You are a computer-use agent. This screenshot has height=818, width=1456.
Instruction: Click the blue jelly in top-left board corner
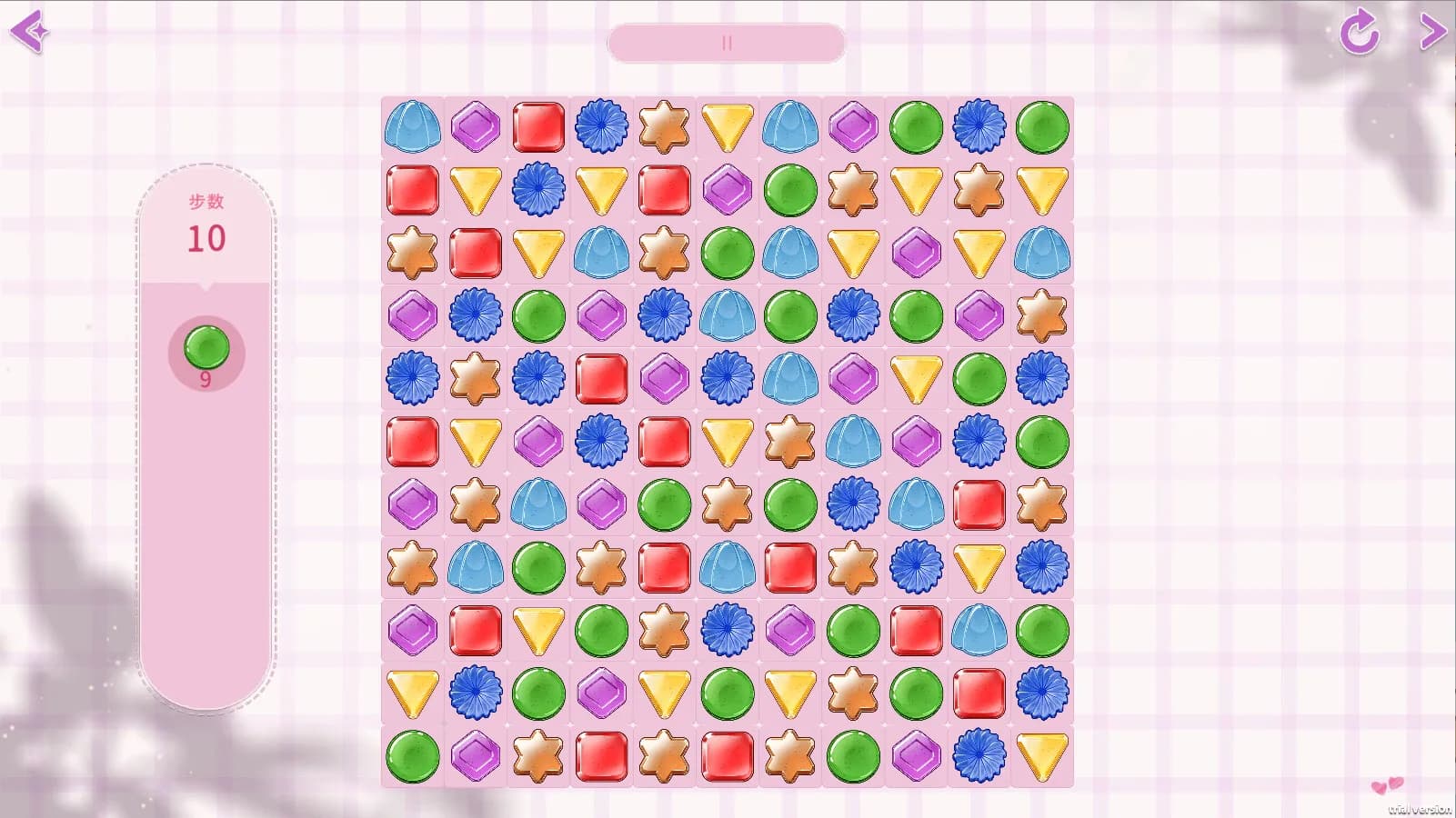(x=412, y=127)
